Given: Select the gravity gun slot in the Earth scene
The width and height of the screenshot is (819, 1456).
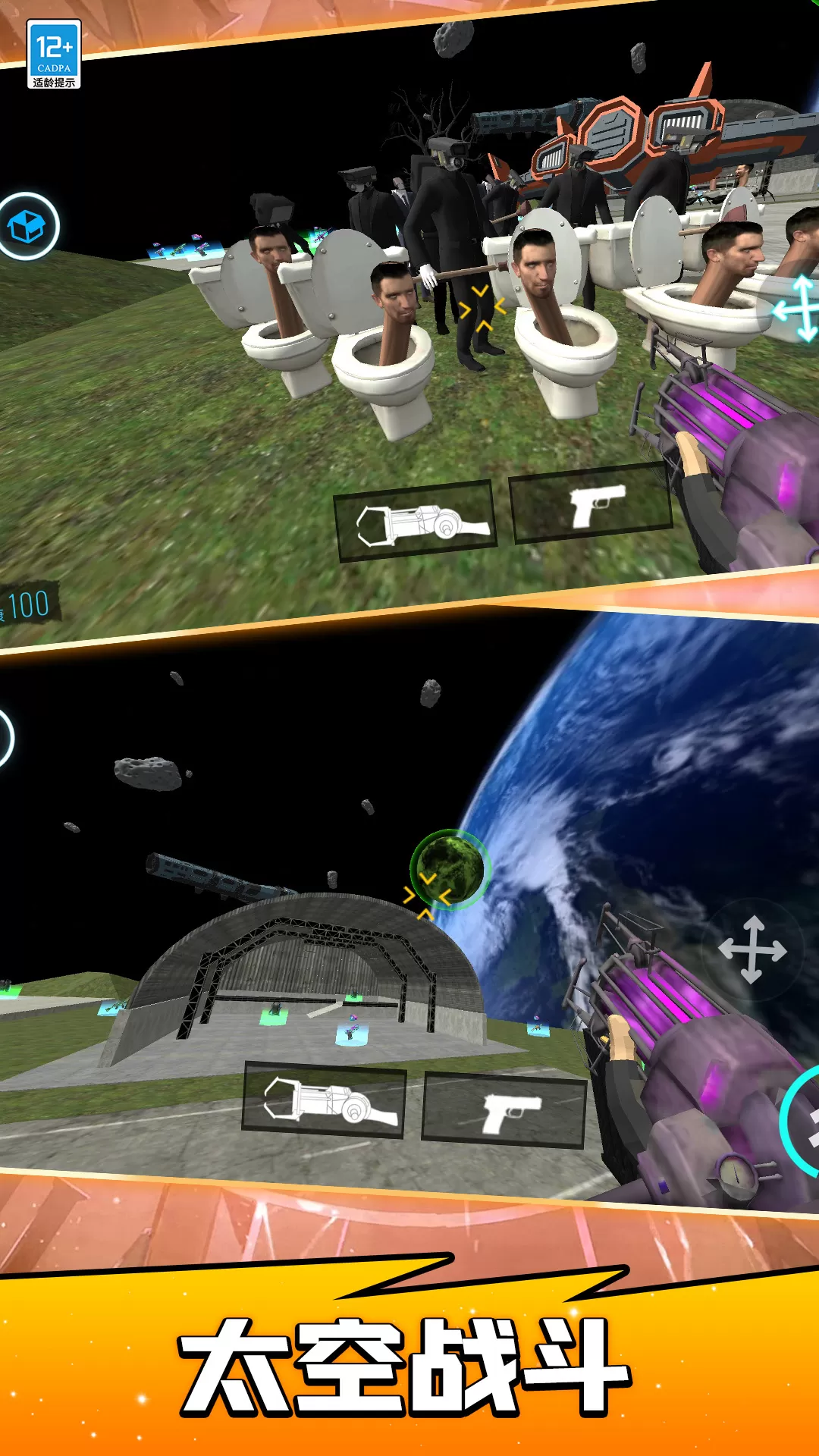Looking at the screenshot, I should 324,1101.
